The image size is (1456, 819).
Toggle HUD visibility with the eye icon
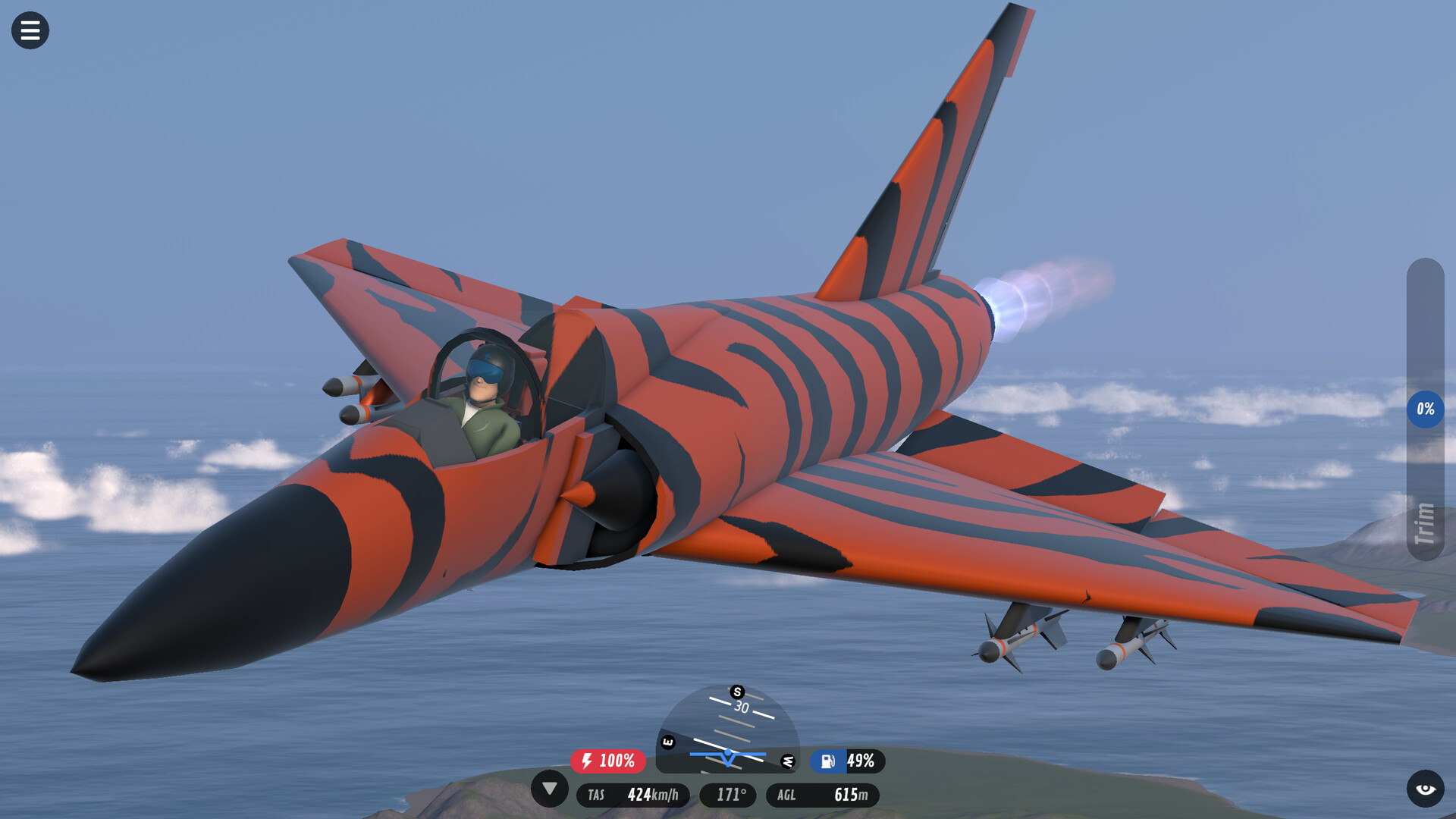coord(1426,789)
